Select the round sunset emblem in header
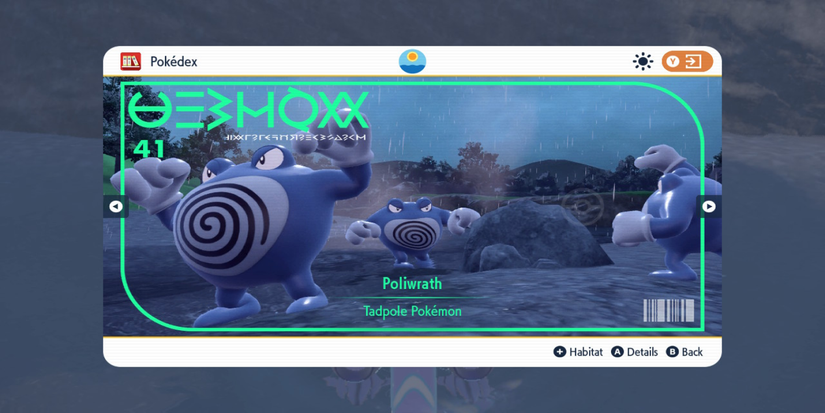Image resolution: width=825 pixels, height=413 pixels. tap(412, 62)
